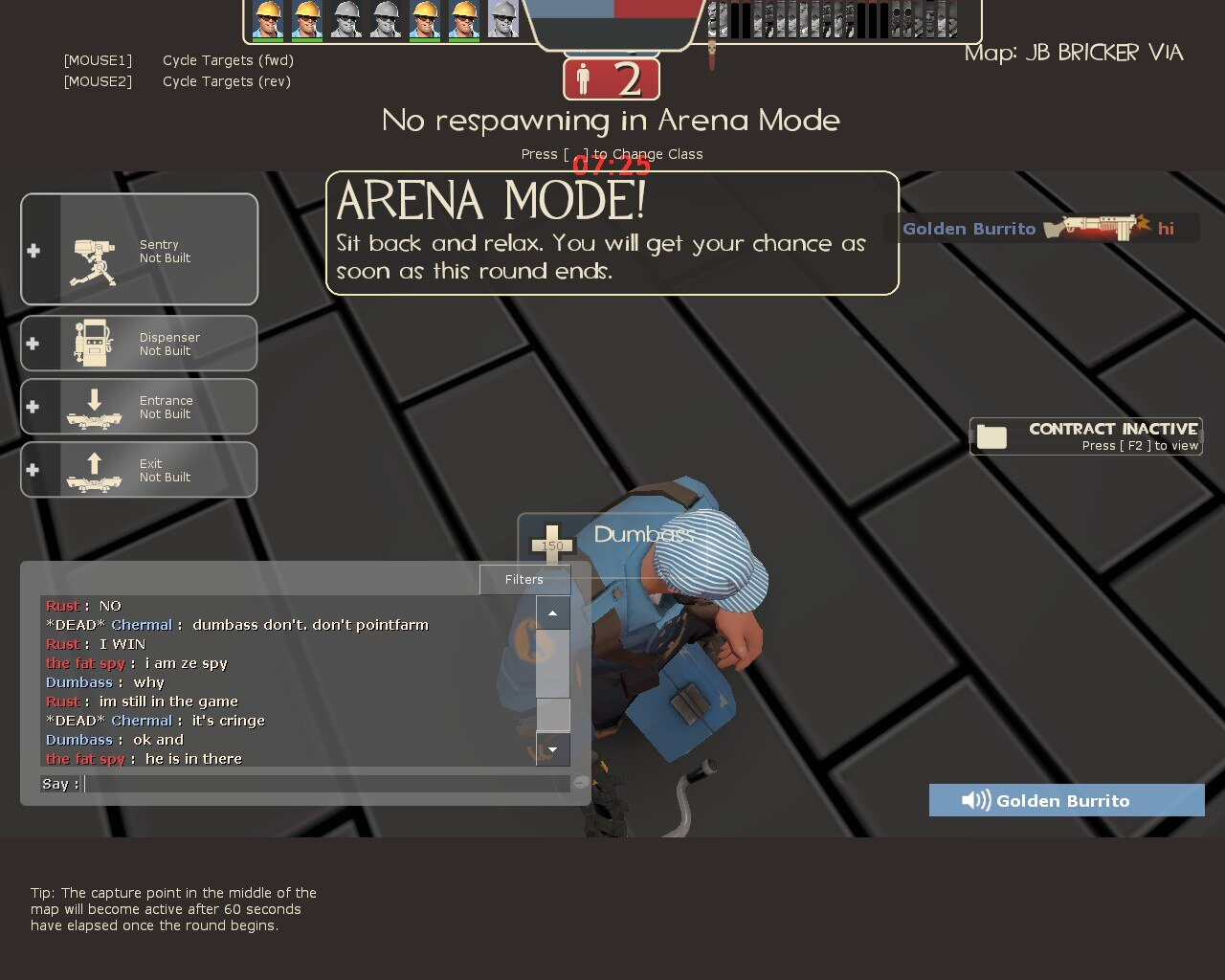
Task: Click the chat scroll-down arrow
Action: [553, 749]
